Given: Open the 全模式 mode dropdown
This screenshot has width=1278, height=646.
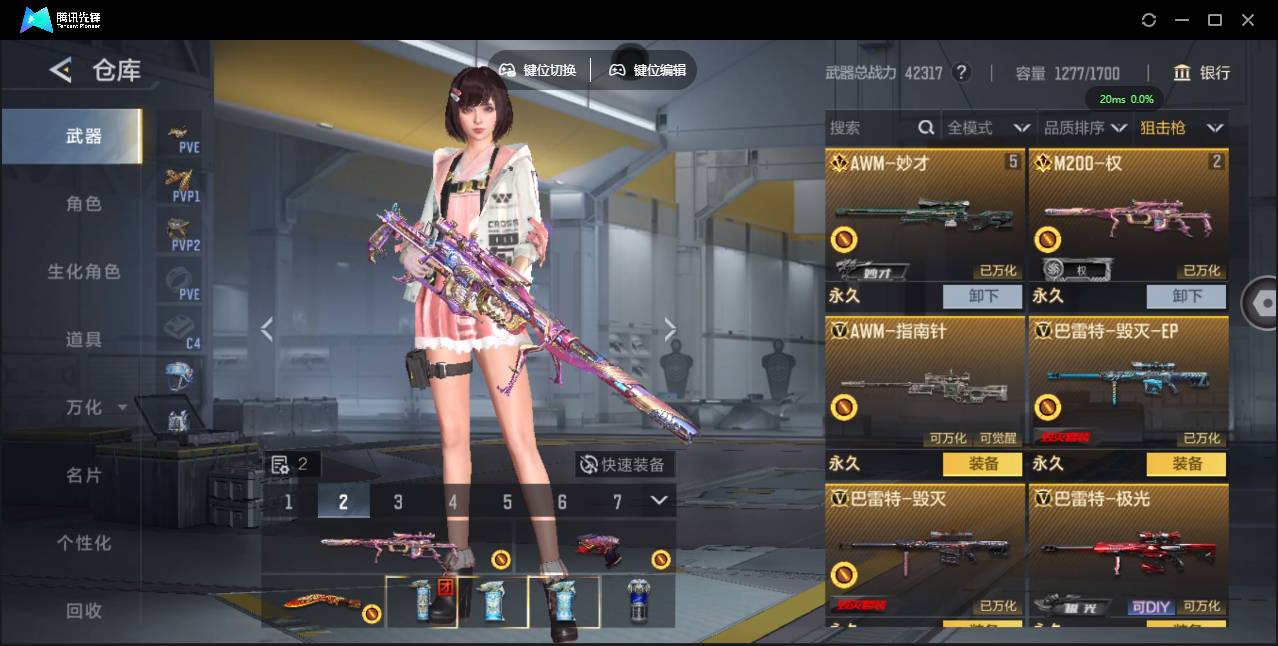Looking at the screenshot, I should [x=988, y=128].
